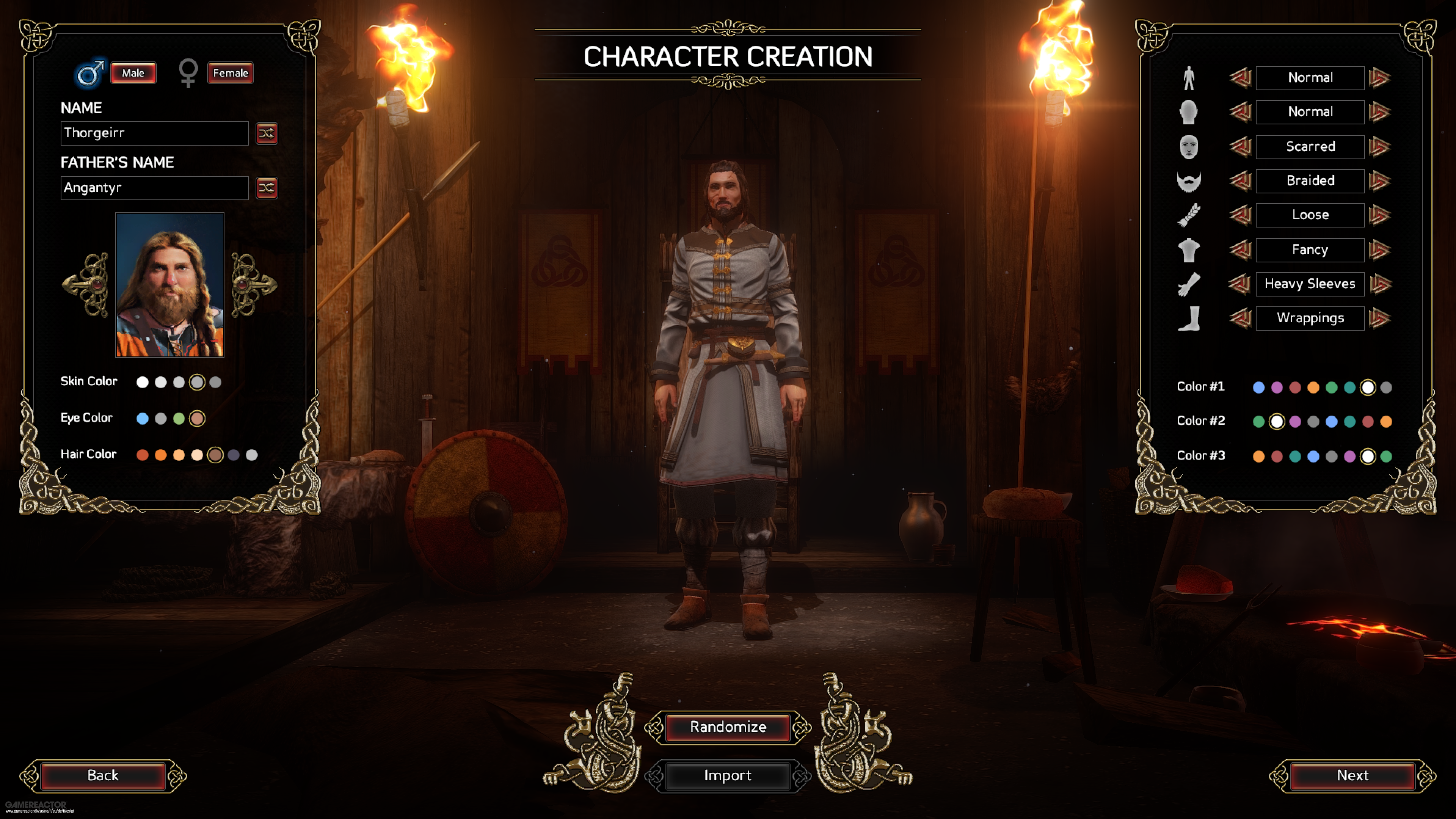The height and width of the screenshot is (819, 1456).
Task: Cycle the Braided beard style backward
Action: (x=1240, y=181)
